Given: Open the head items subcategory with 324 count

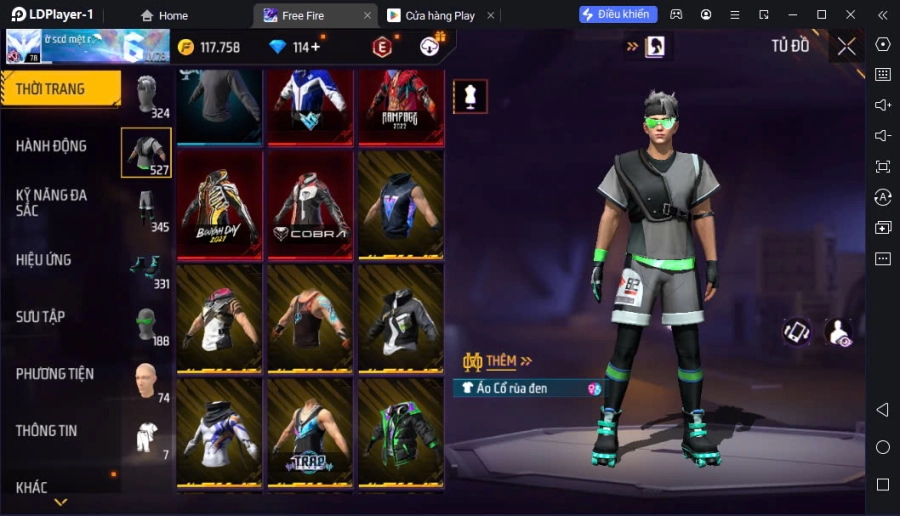Looking at the screenshot, I should coord(147,96).
